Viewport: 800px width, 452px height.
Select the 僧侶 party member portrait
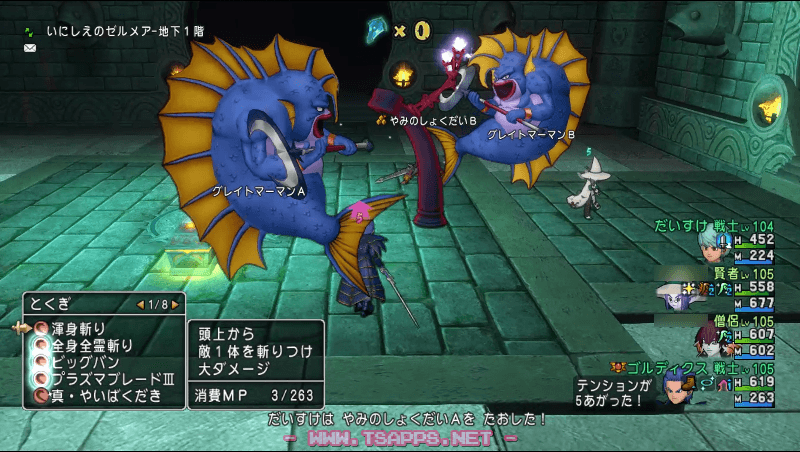click(711, 342)
